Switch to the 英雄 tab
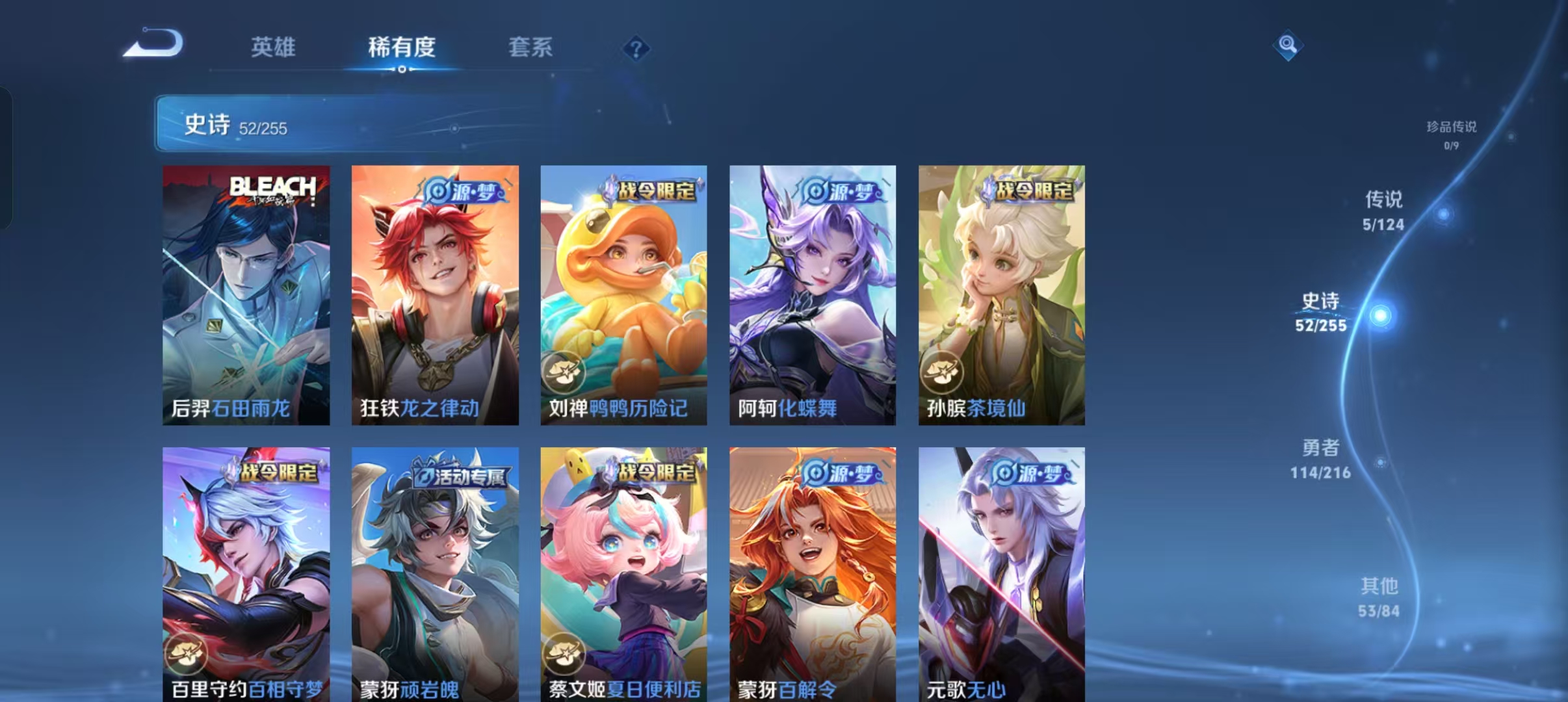Image resolution: width=1568 pixels, height=702 pixels. pos(273,47)
